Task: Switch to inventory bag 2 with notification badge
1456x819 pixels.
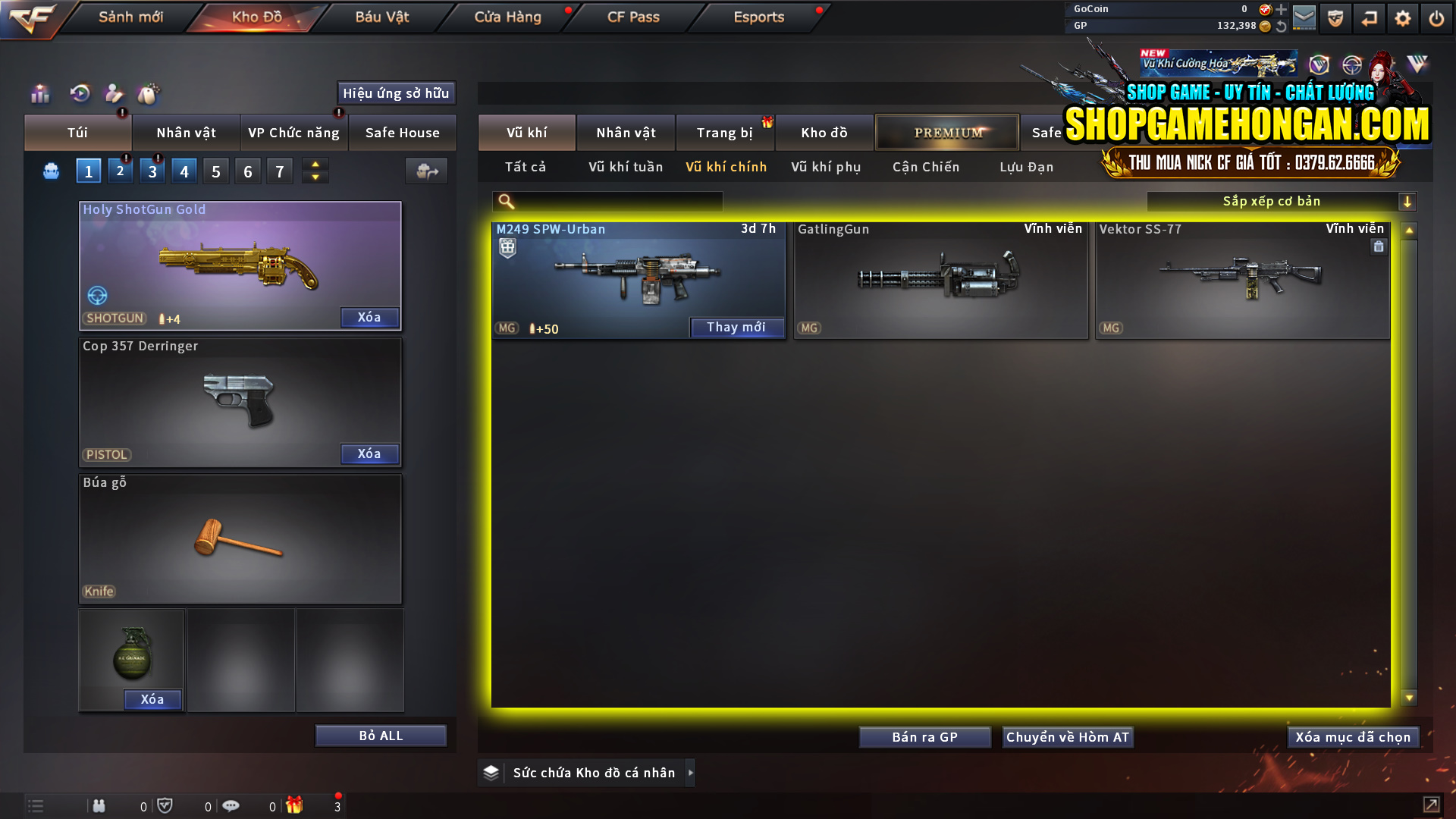Action: [x=120, y=171]
